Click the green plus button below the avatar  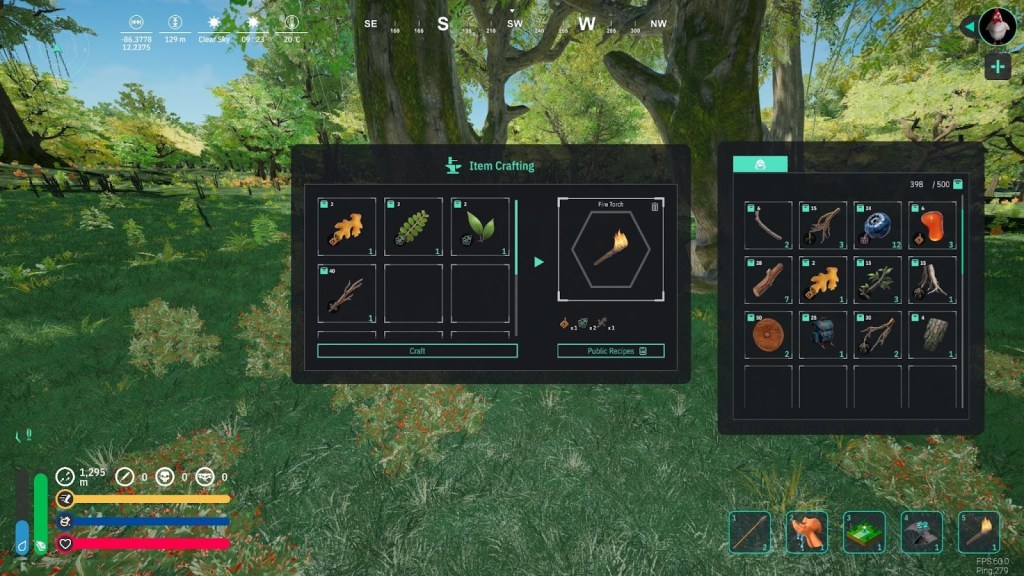[997, 67]
